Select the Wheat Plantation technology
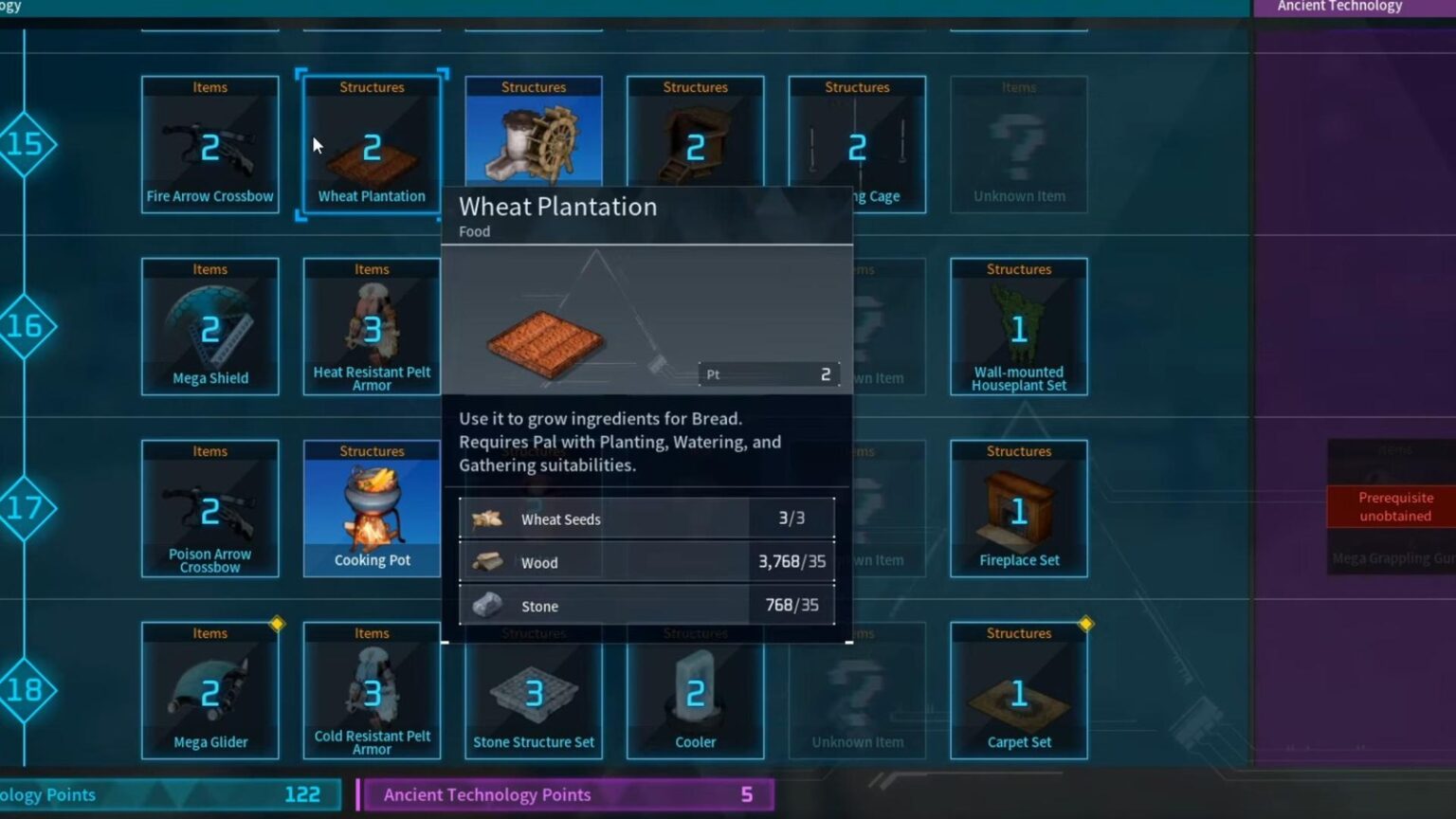 tap(372, 142)
